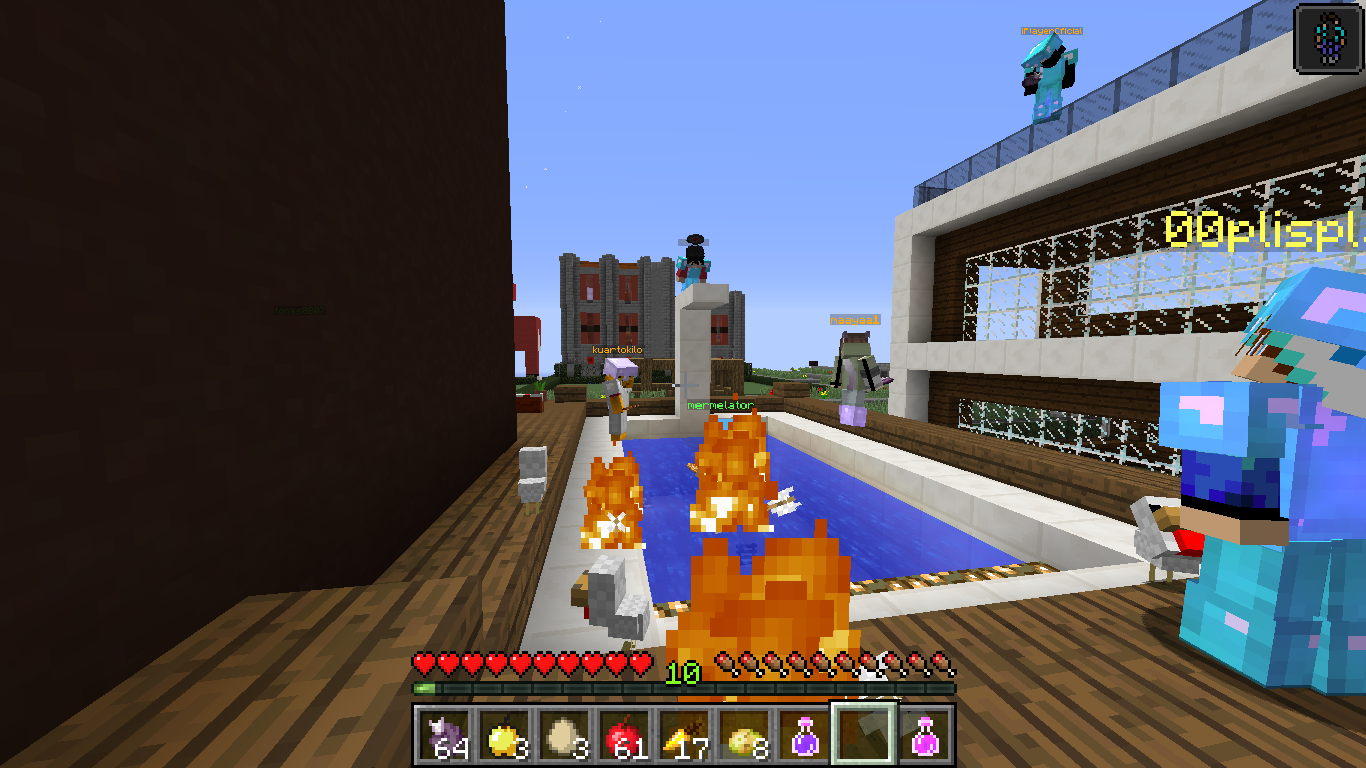Image resolution: width=1366 pixels, height=768 pixels.
Task: Select the golden apple hotbar slot
Action: point(504,737)
